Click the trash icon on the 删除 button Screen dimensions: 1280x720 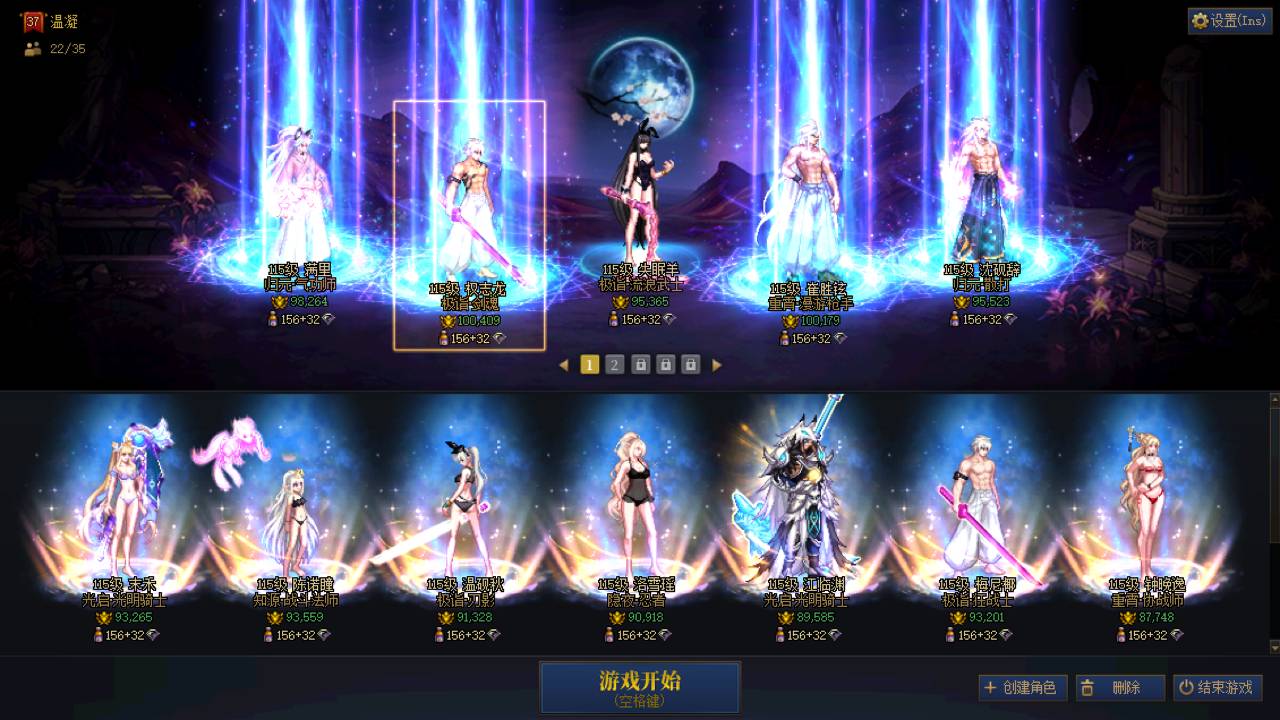click(x=1087, y=687)
